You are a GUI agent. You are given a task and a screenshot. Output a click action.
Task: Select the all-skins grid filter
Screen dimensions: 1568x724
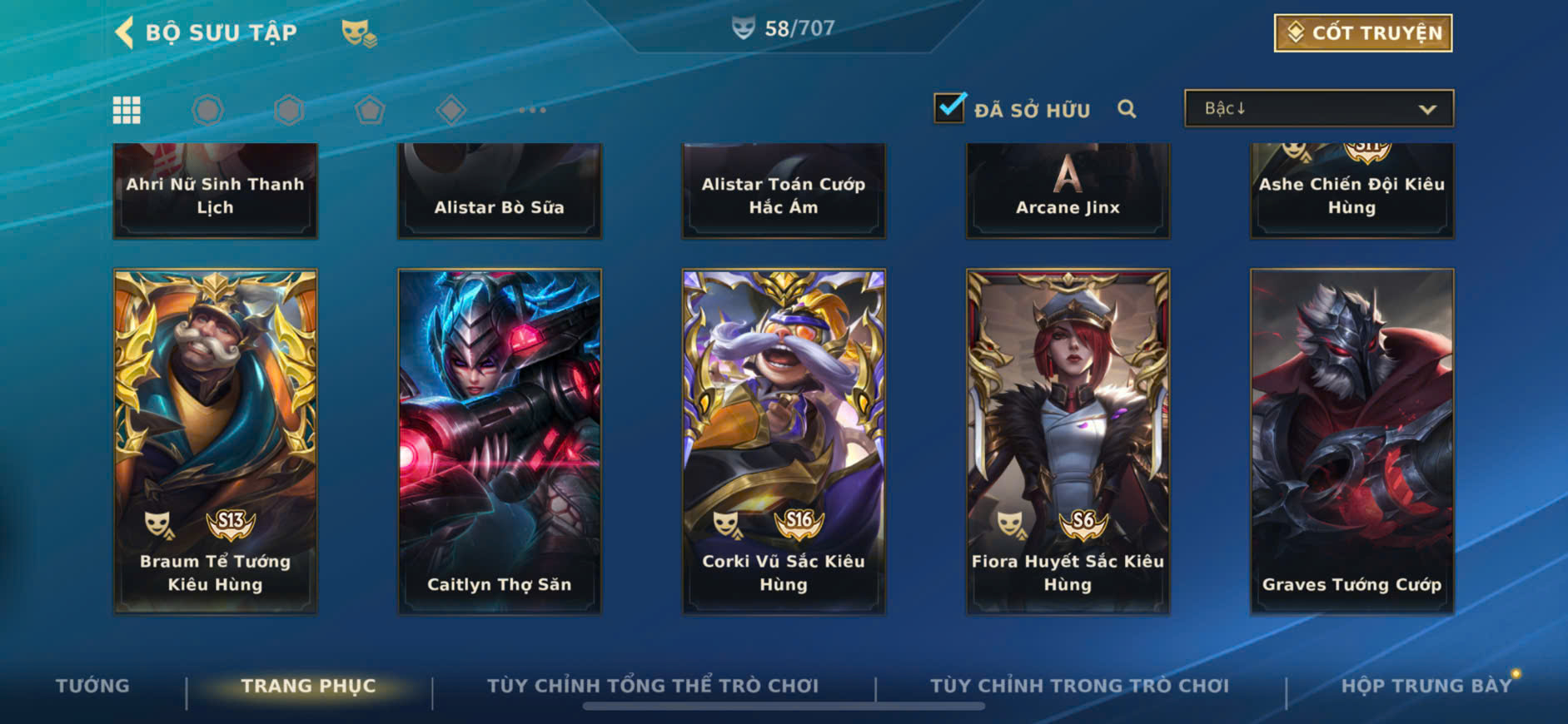(x=127, y=110)
